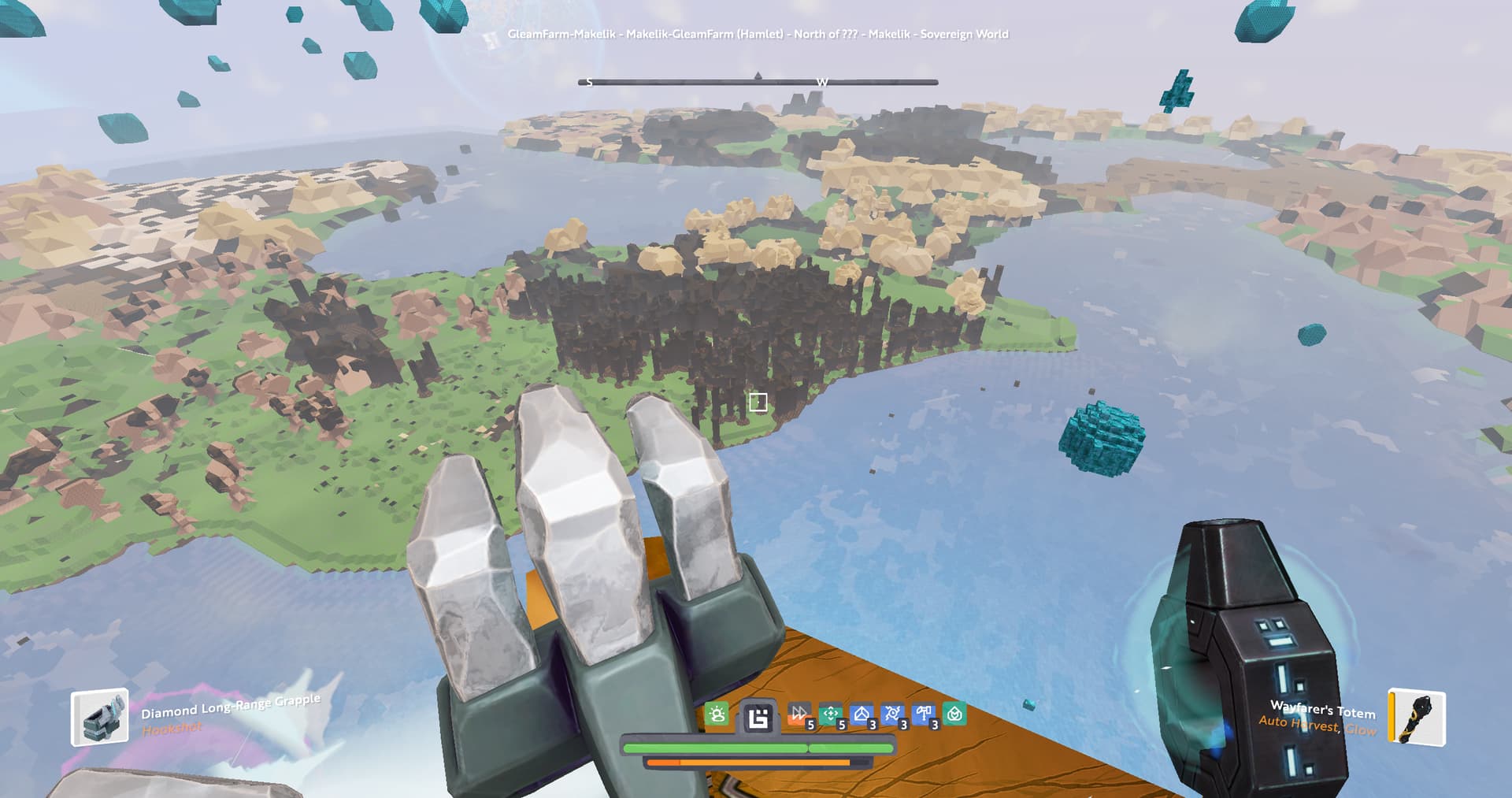This screenshot has height=798, width=1512.
Task: Click the green sun-and-person status icon
Action: [717, 714]
